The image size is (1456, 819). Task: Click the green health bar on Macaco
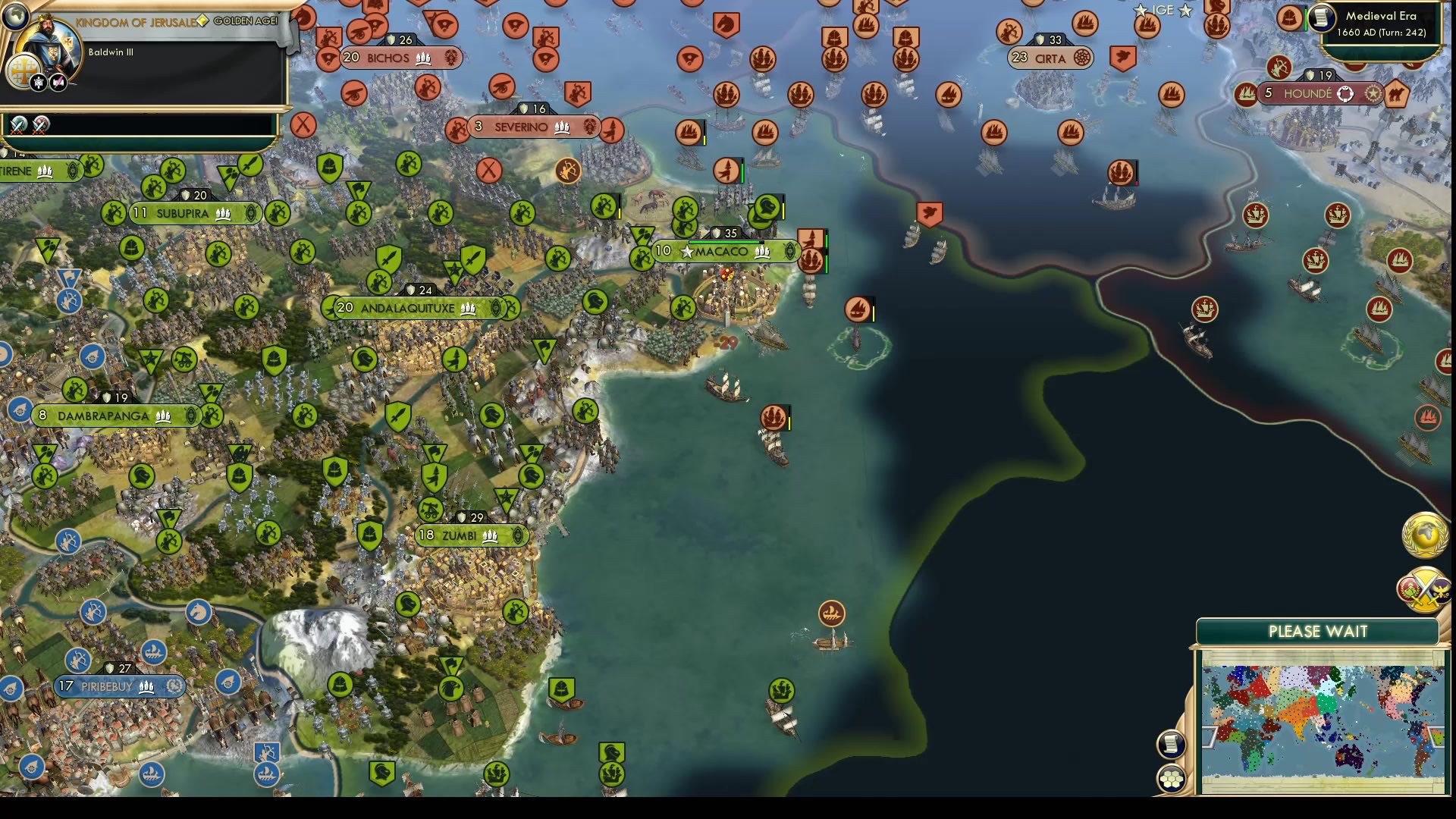point(726,242)
